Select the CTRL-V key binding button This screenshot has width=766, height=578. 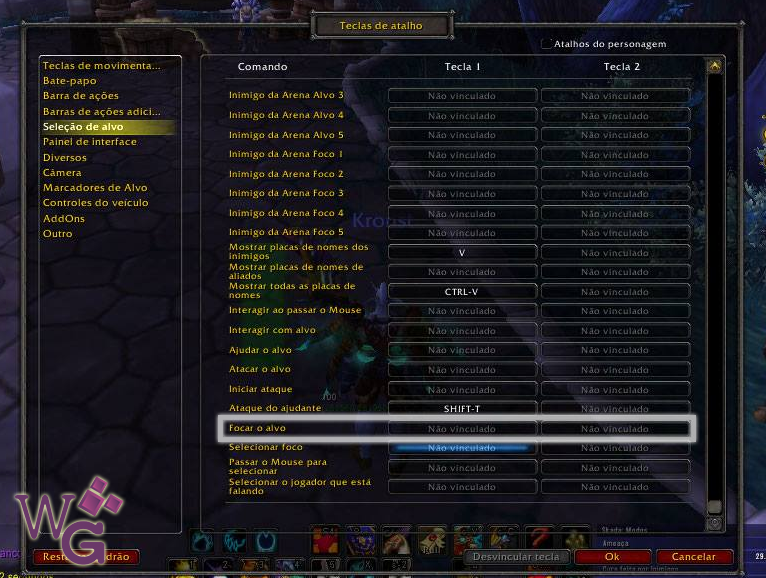click(x=462, y=291)
